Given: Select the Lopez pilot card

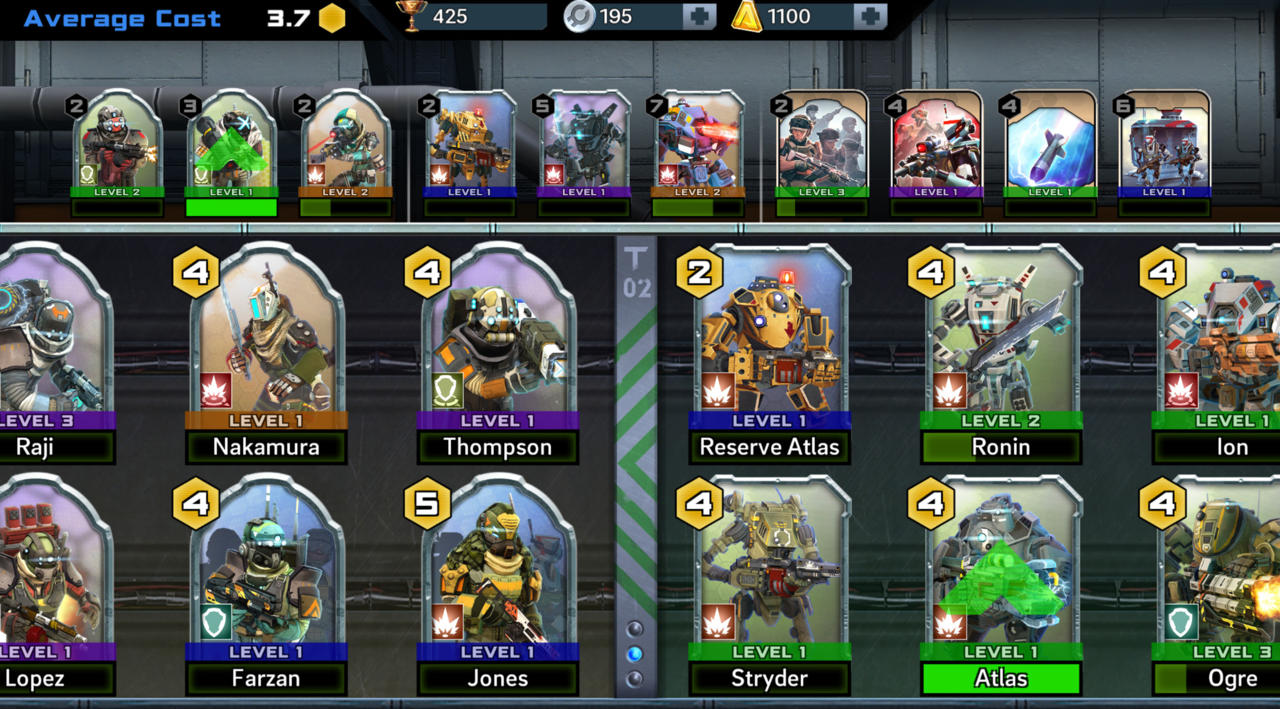Looking at the screenshot, I should coord(50,575).
